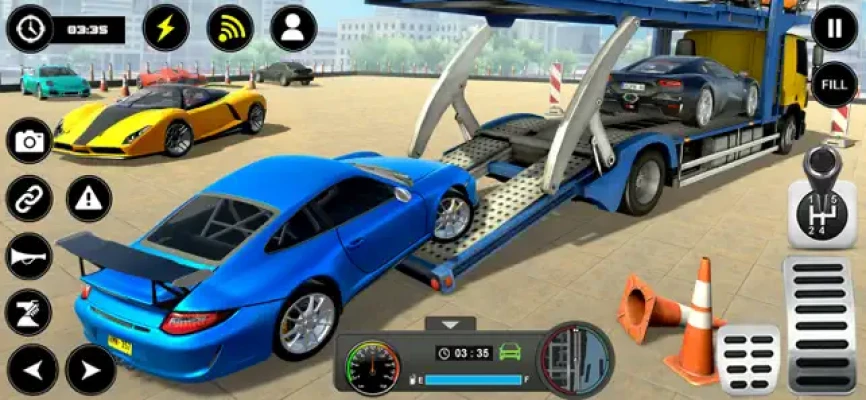
Task: Toggle the hazard warning triangle
Action: 89,198
